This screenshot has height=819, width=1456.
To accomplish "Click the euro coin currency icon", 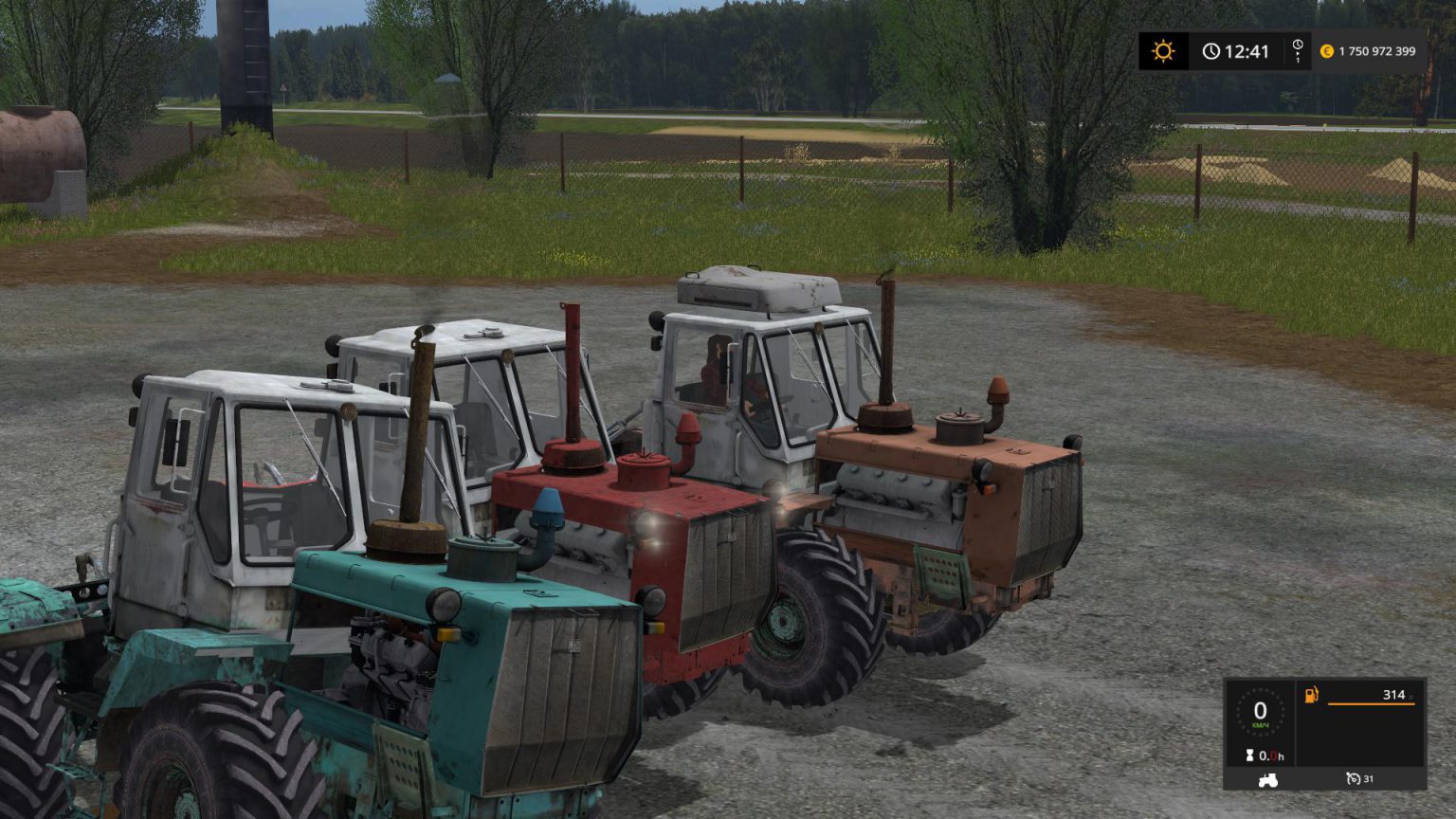I will tap(1326, 51).
